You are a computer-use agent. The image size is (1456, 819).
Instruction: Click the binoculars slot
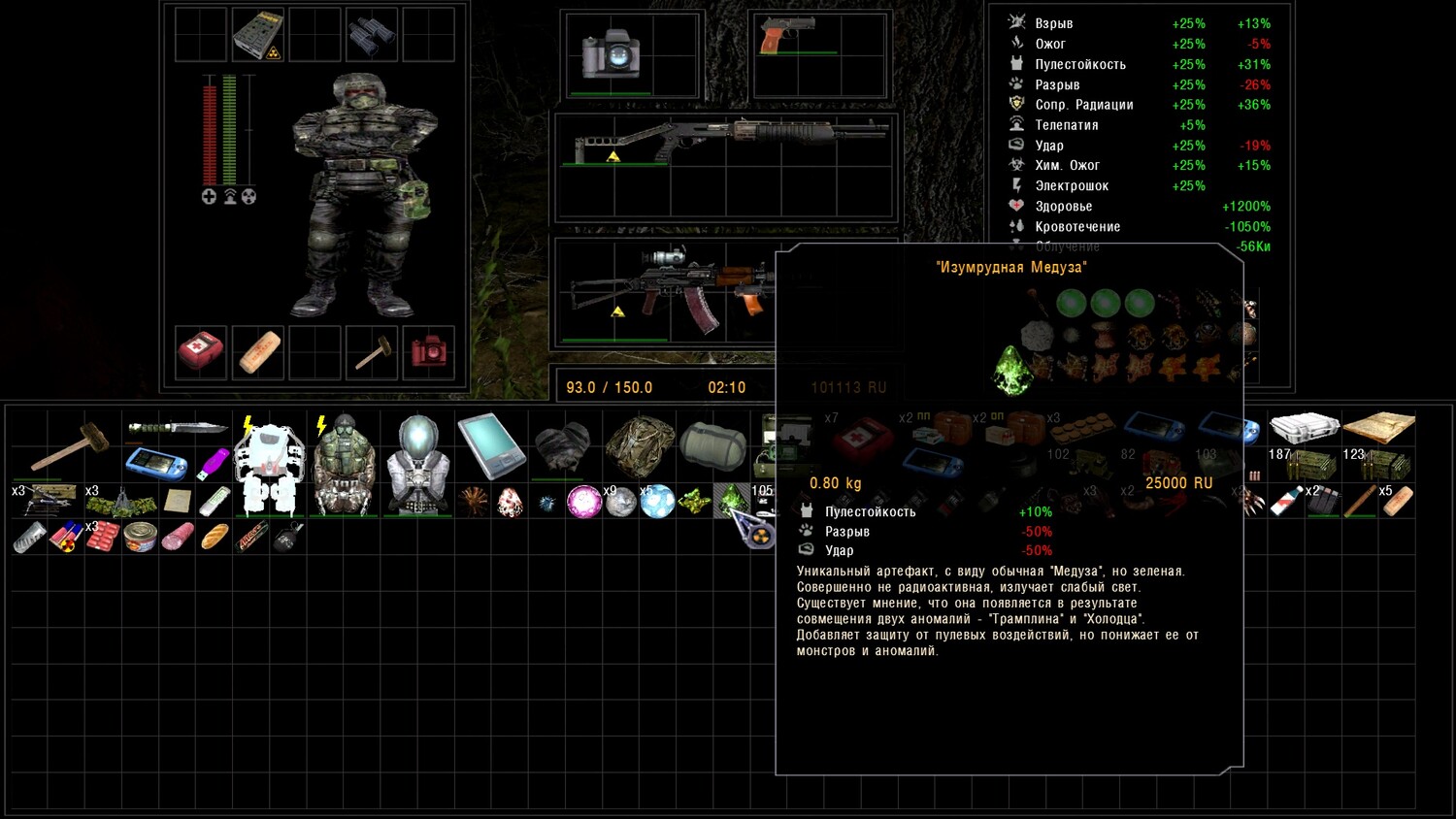click(x=372, y=34)
